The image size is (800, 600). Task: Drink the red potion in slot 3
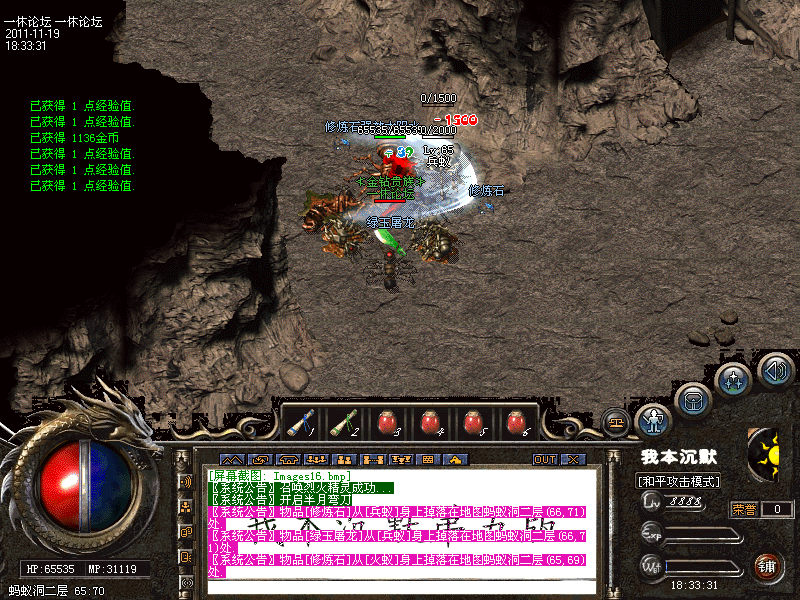[386, 423]
